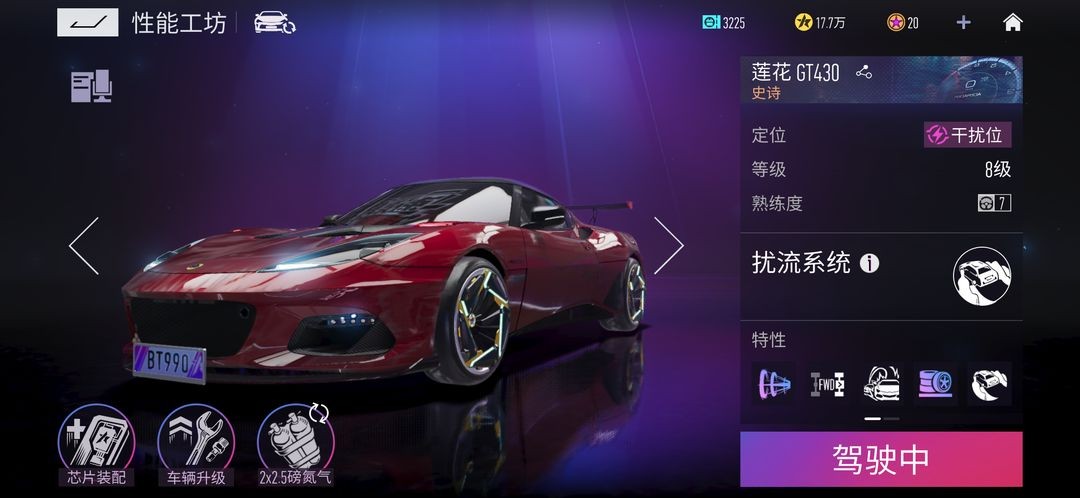Tap the round 扰流系统 skill icon
This screenshot has width=1080, height=498.
(x=981, y=276)
